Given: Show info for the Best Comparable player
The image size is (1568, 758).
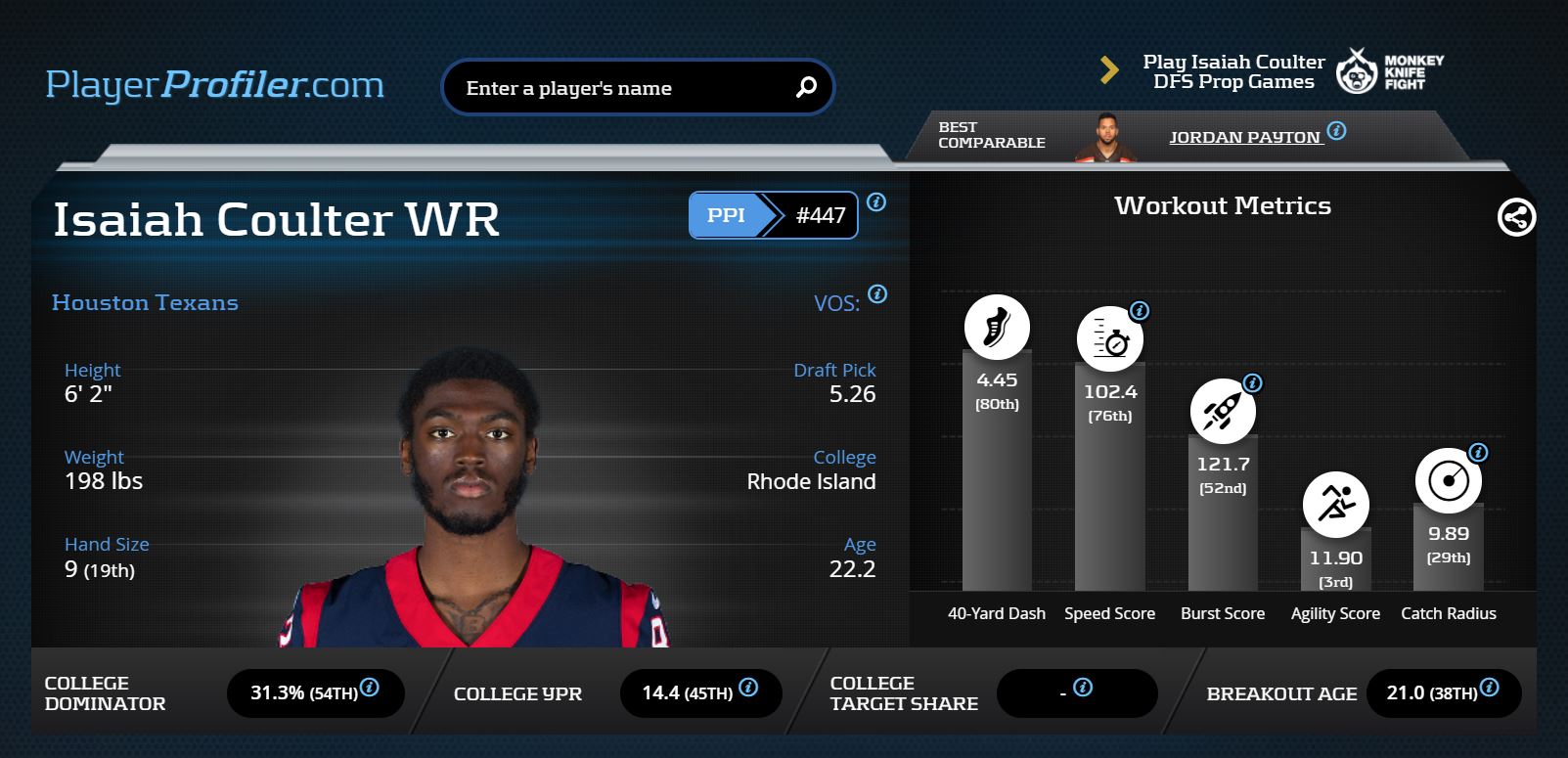Looking at the screenshot, I should [x=1337, y=130].
